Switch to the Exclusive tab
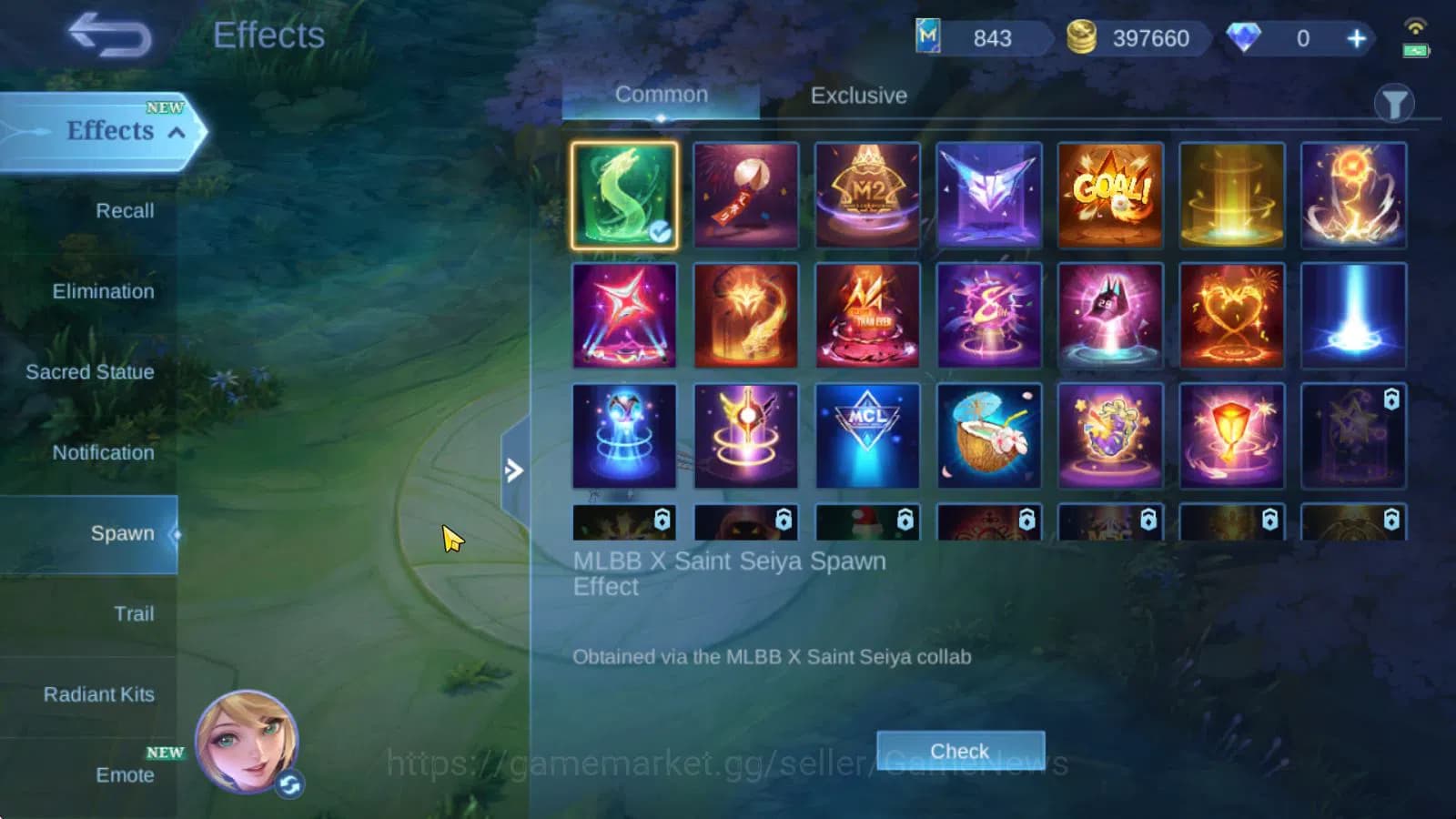The image size is (1456, 819). pos(856,96)
